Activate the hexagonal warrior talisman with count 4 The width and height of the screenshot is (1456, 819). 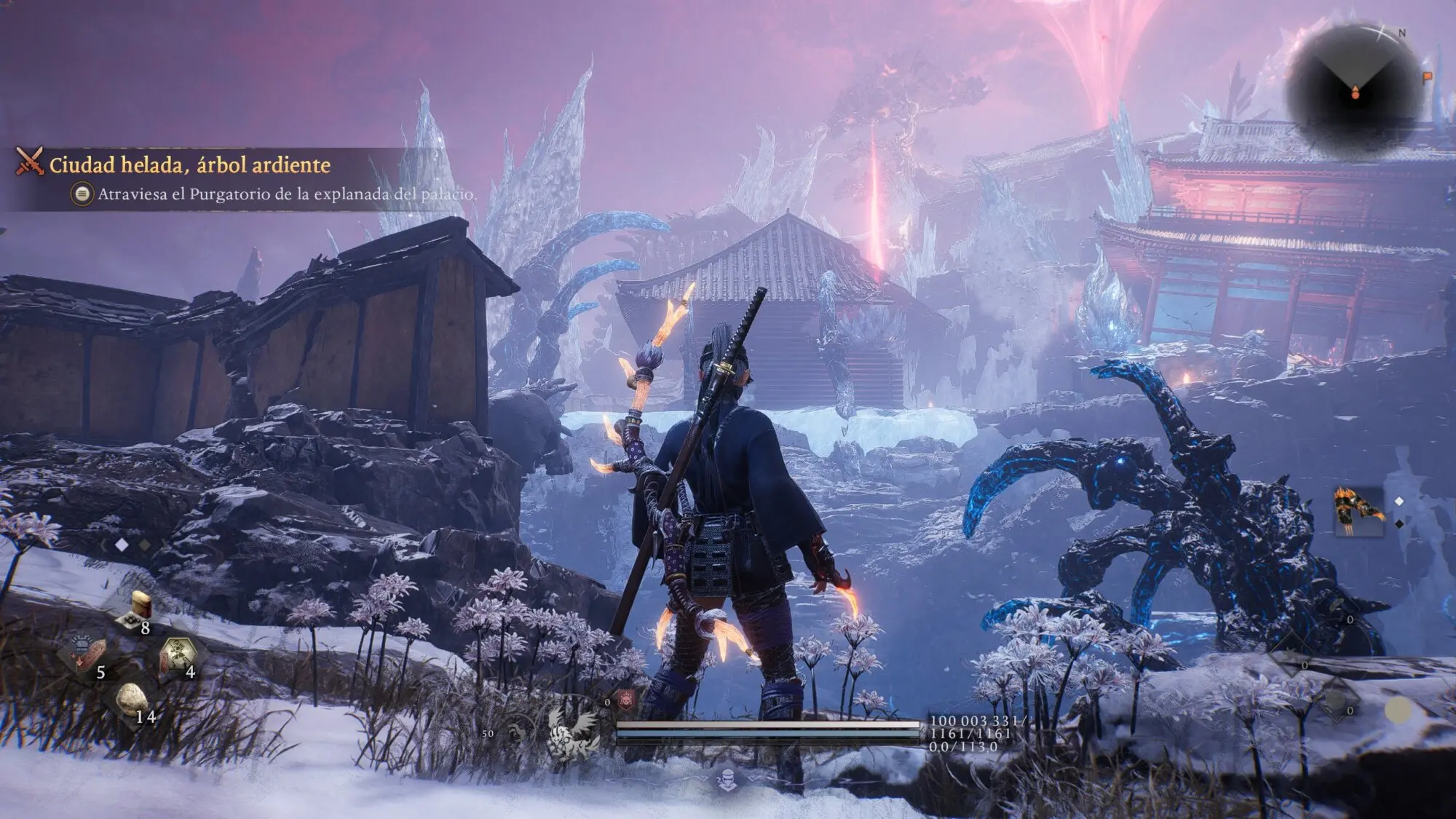tap(178, 652)
